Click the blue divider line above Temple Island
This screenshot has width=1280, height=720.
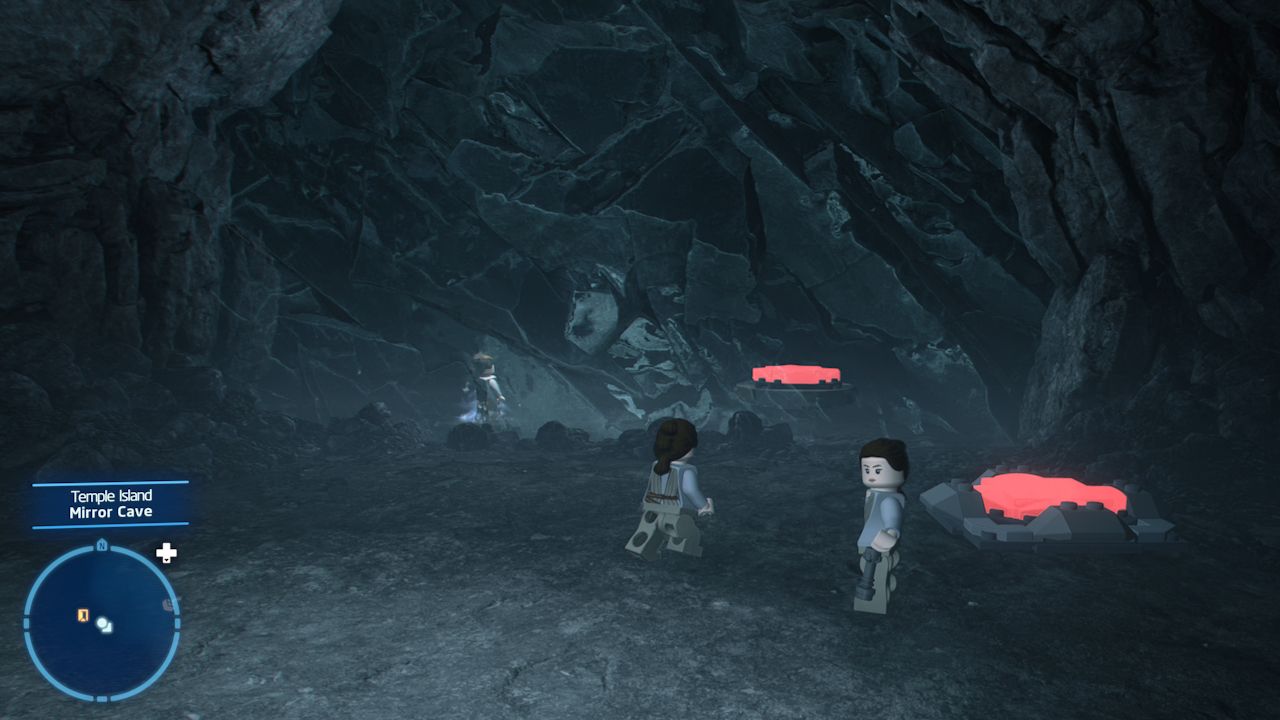click(x=110, y=485)
